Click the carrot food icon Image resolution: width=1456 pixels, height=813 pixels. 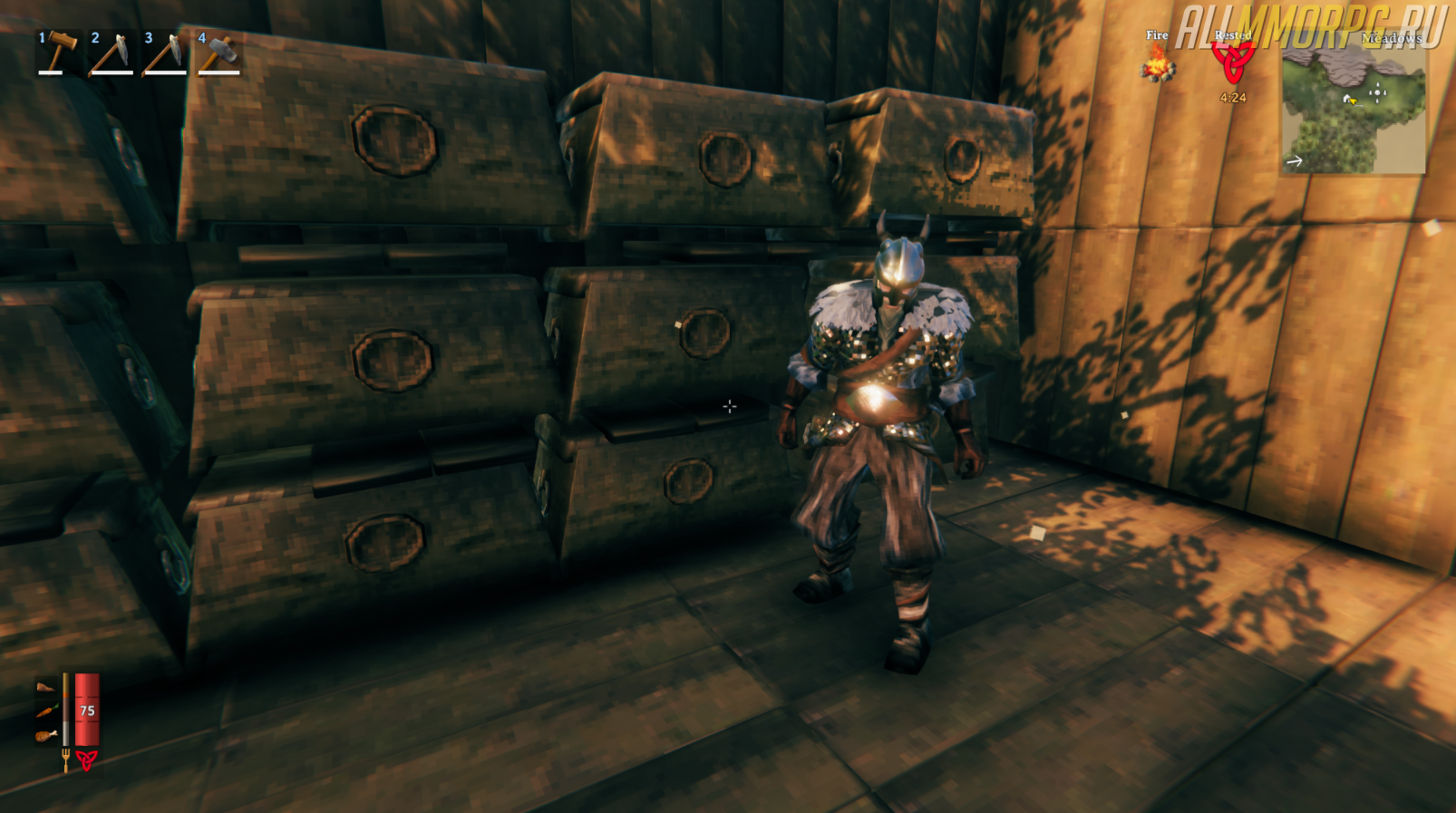pyautogui.click(x=46, y=711)
